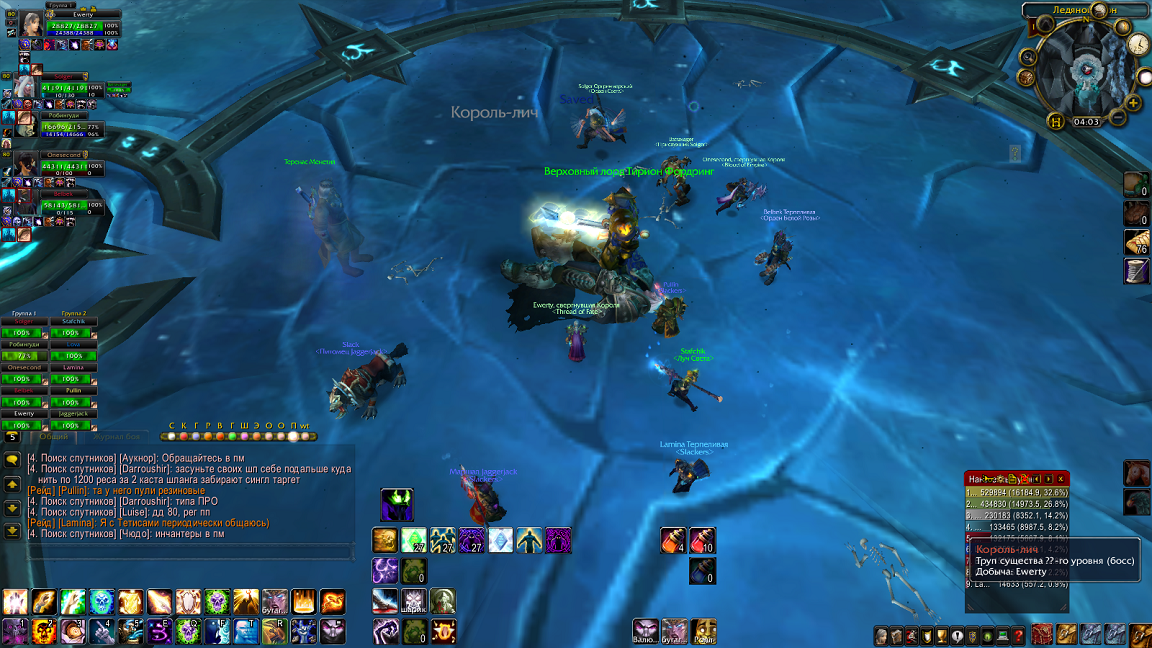This screenshot has width=1152, height=648.
Task: Open the Общий chat tab
Action: click(x=53, y=436)
